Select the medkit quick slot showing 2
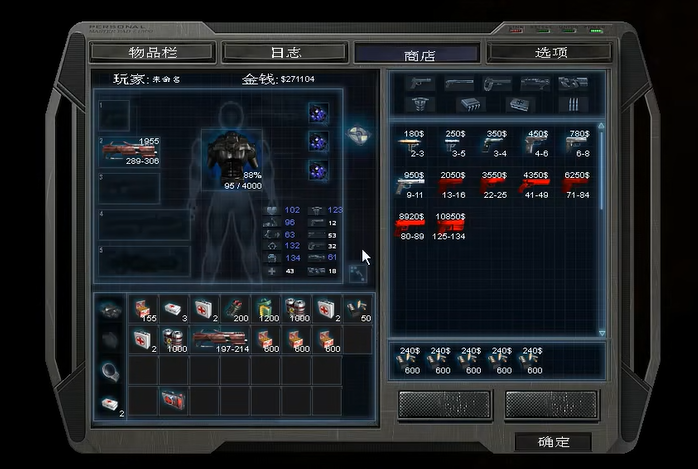Viewport: 698px width, 469px height. click(x=110, y=404)
